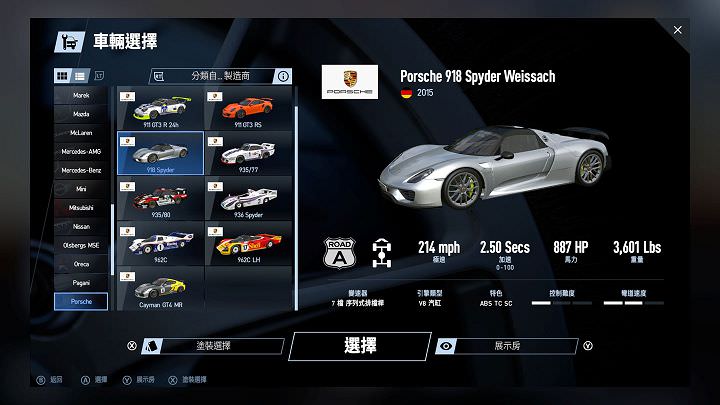Switch to the list view layout
This screenshot has height=405, width=720.
pyautogui.click(x=80, y=76)
